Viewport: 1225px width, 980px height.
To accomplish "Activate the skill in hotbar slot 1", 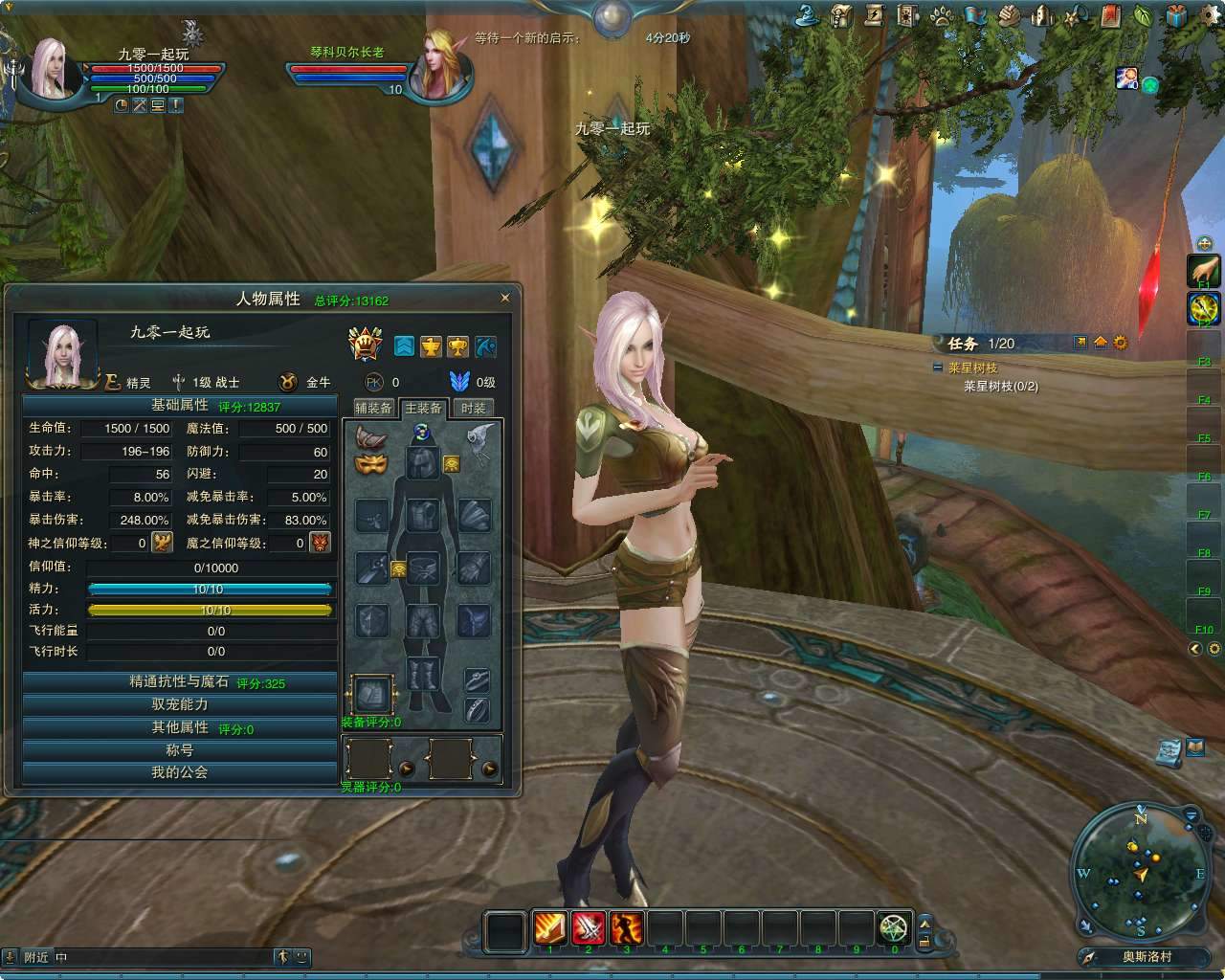I will [x=549, y=927].
